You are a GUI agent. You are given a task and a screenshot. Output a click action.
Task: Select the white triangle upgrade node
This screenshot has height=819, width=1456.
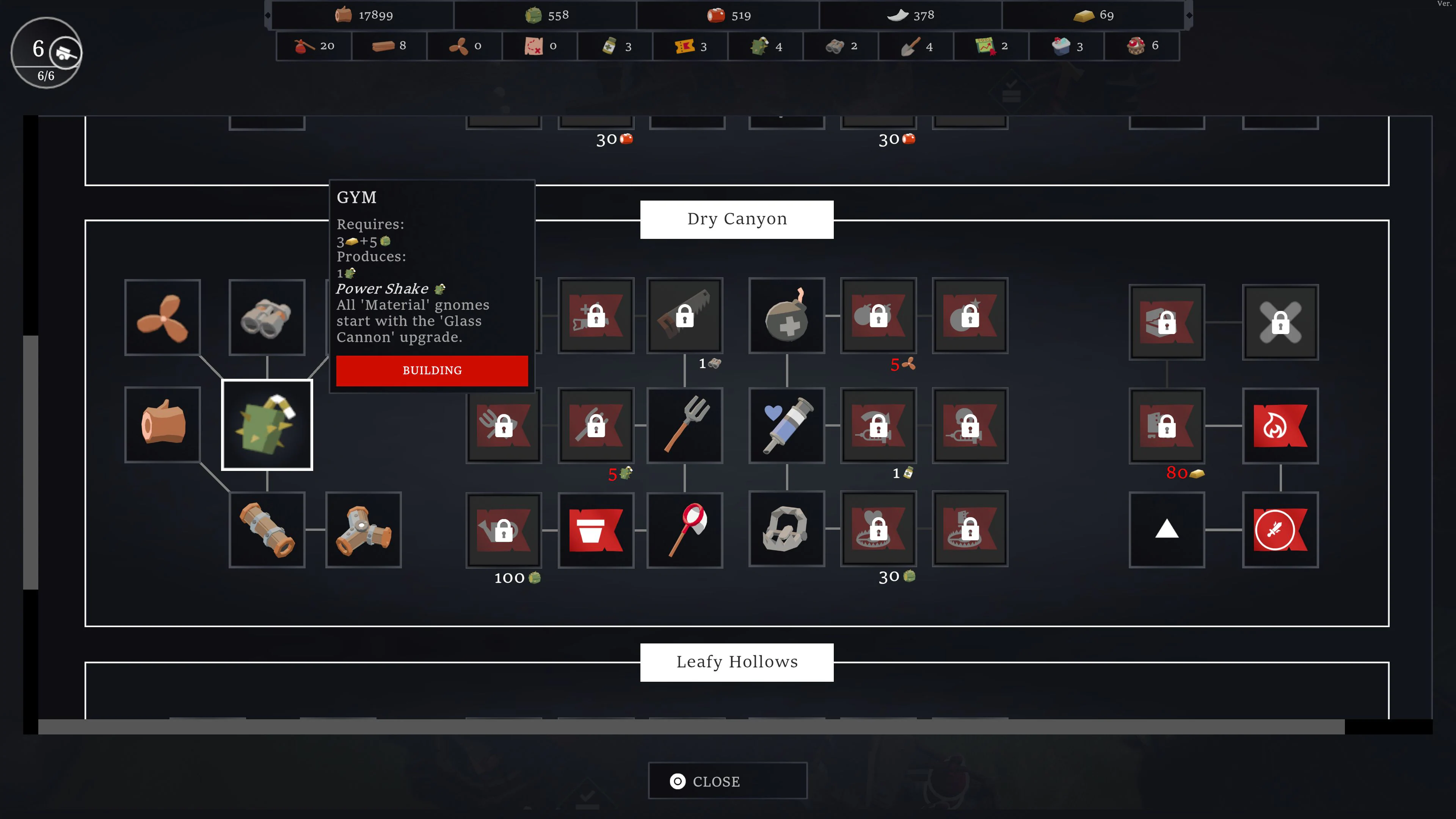click(x=1167, y=530)
